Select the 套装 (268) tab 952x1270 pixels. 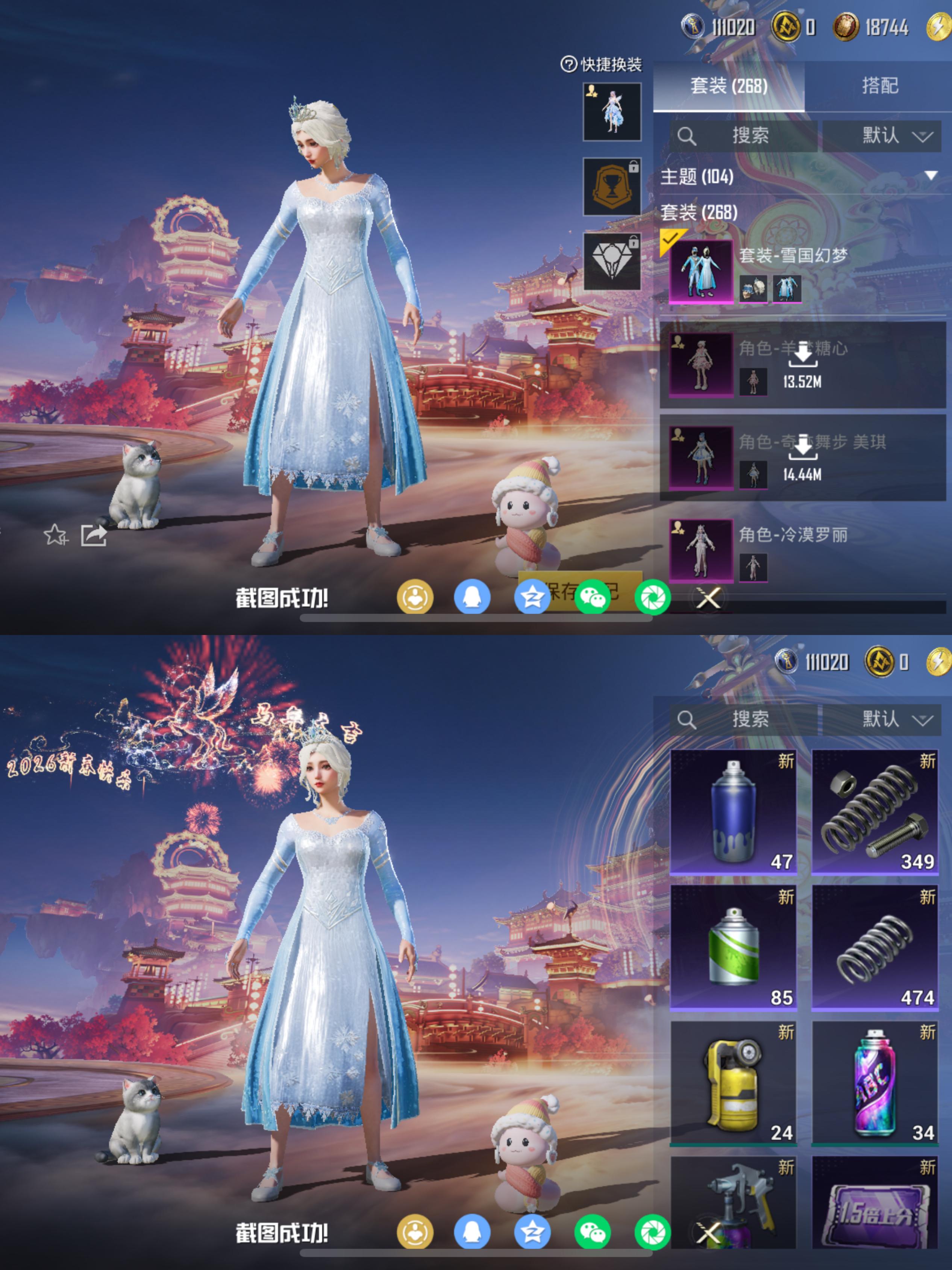point(728,86)
